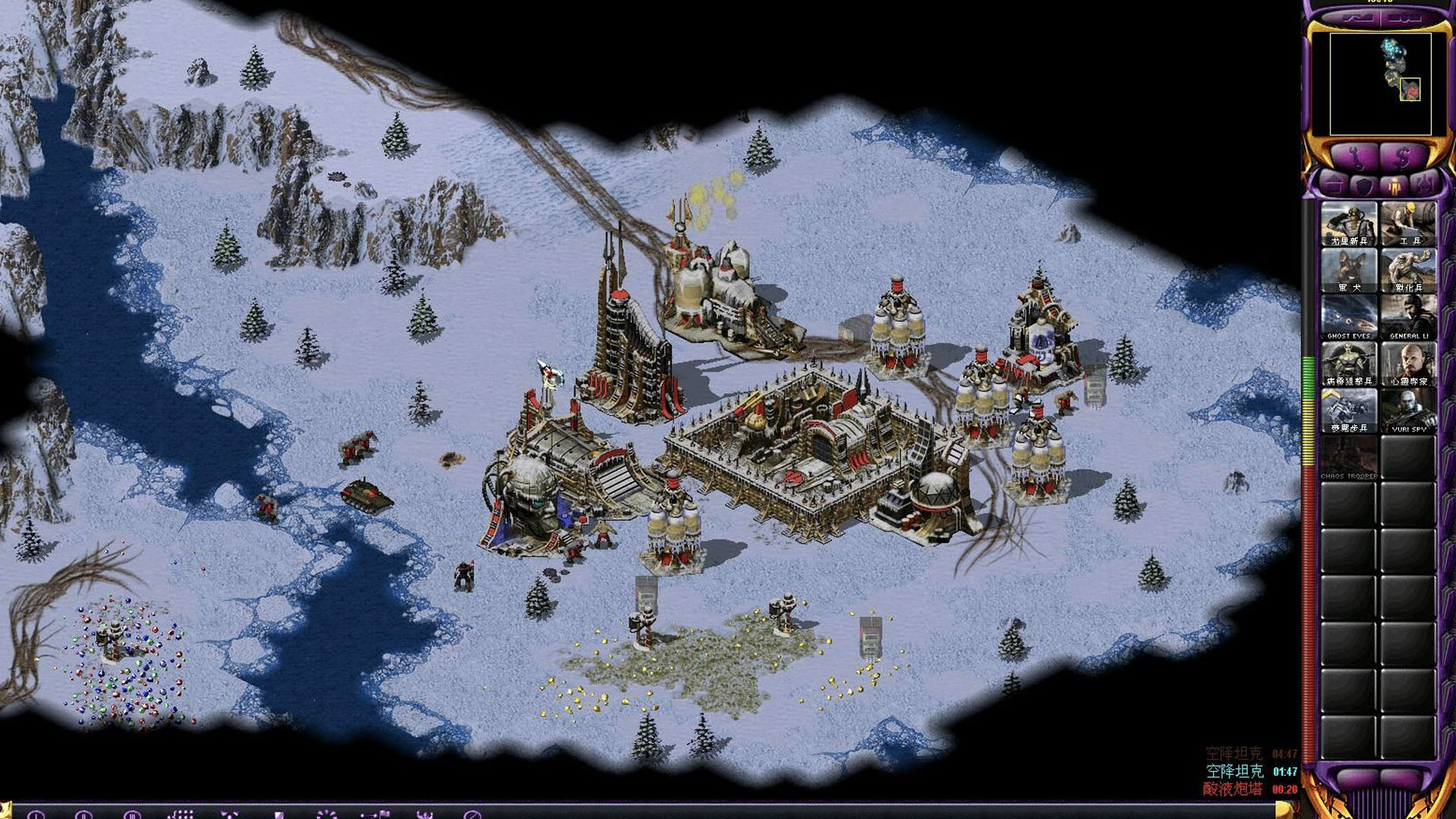This screenshot has height=819, width=1456.
Task: Select the highlighted infantry tab
Action: pos(1394,184)
